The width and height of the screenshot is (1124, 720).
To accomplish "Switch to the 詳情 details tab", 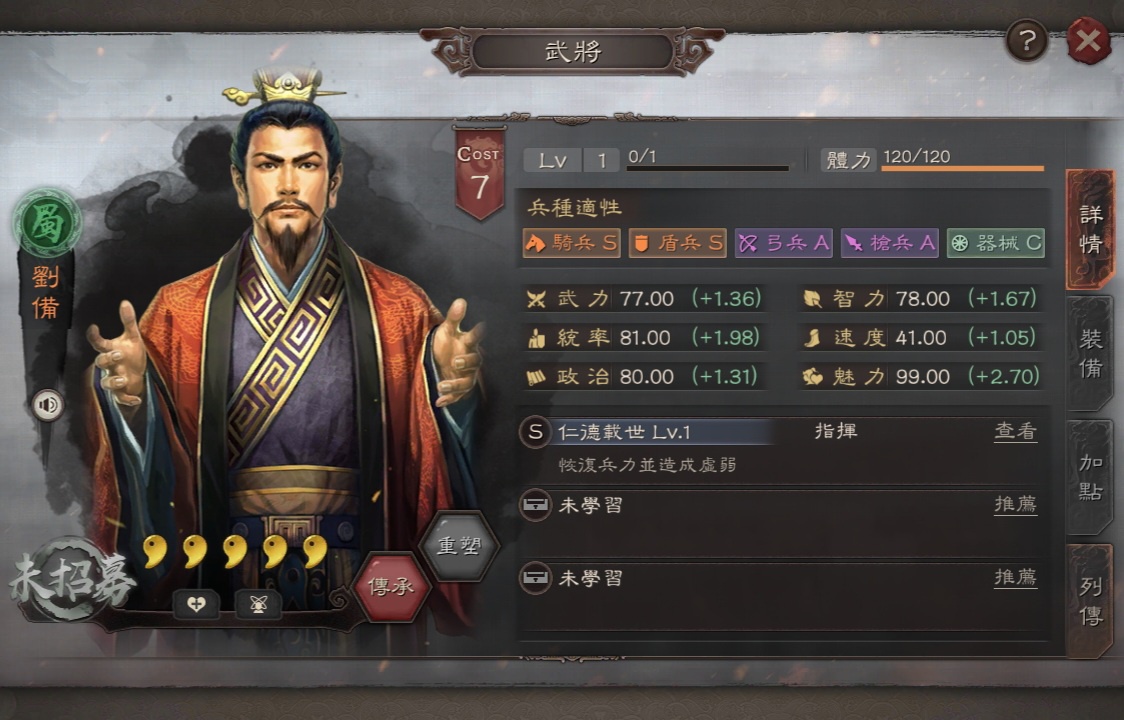I will (x=1090, y=230).
